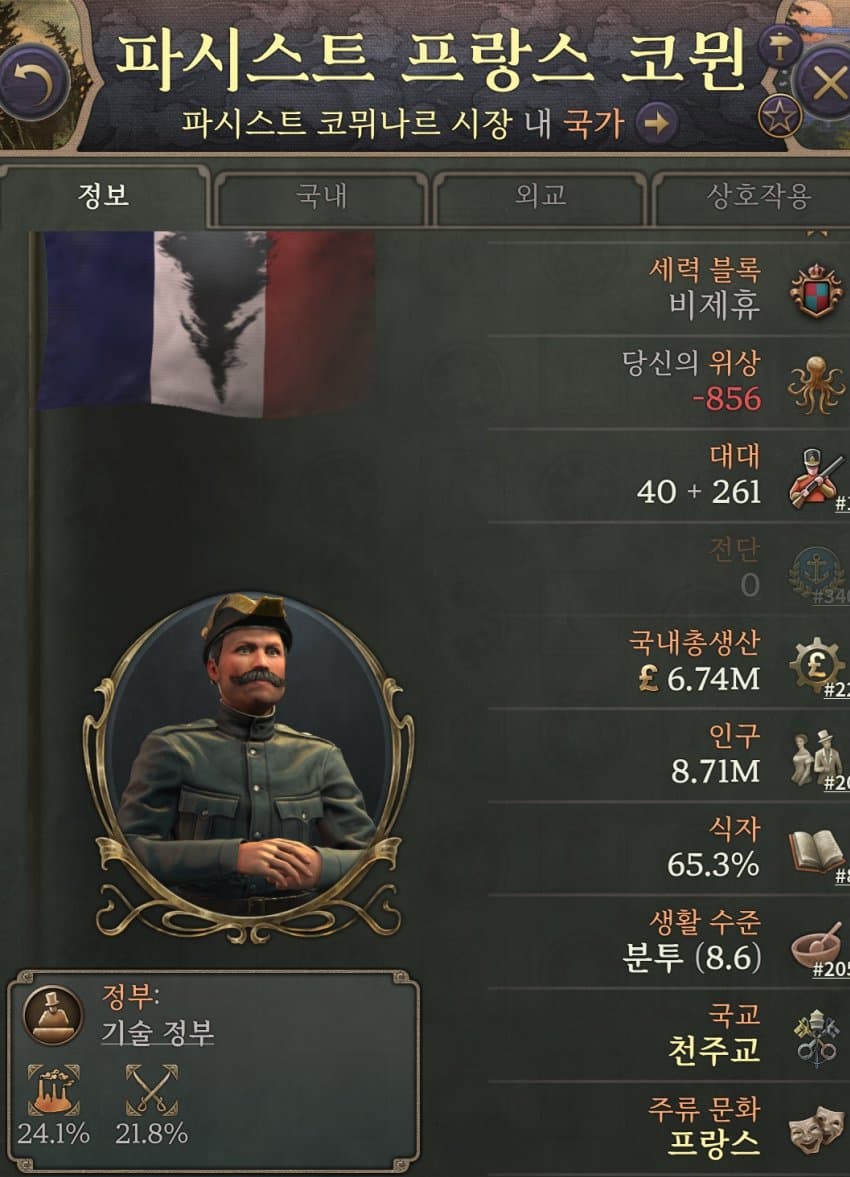Open the 기술 정부 government link

click(x=158, y=1034)
